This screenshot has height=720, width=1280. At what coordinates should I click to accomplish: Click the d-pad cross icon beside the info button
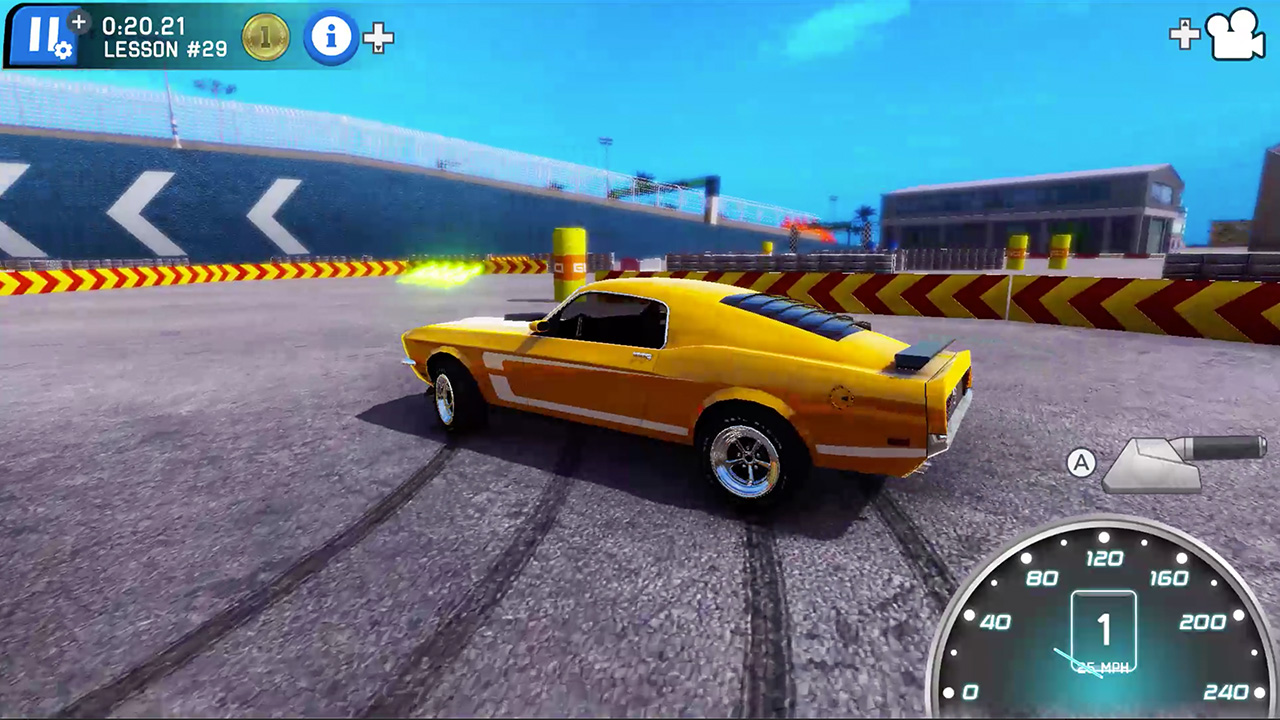[x=378, y=38]
